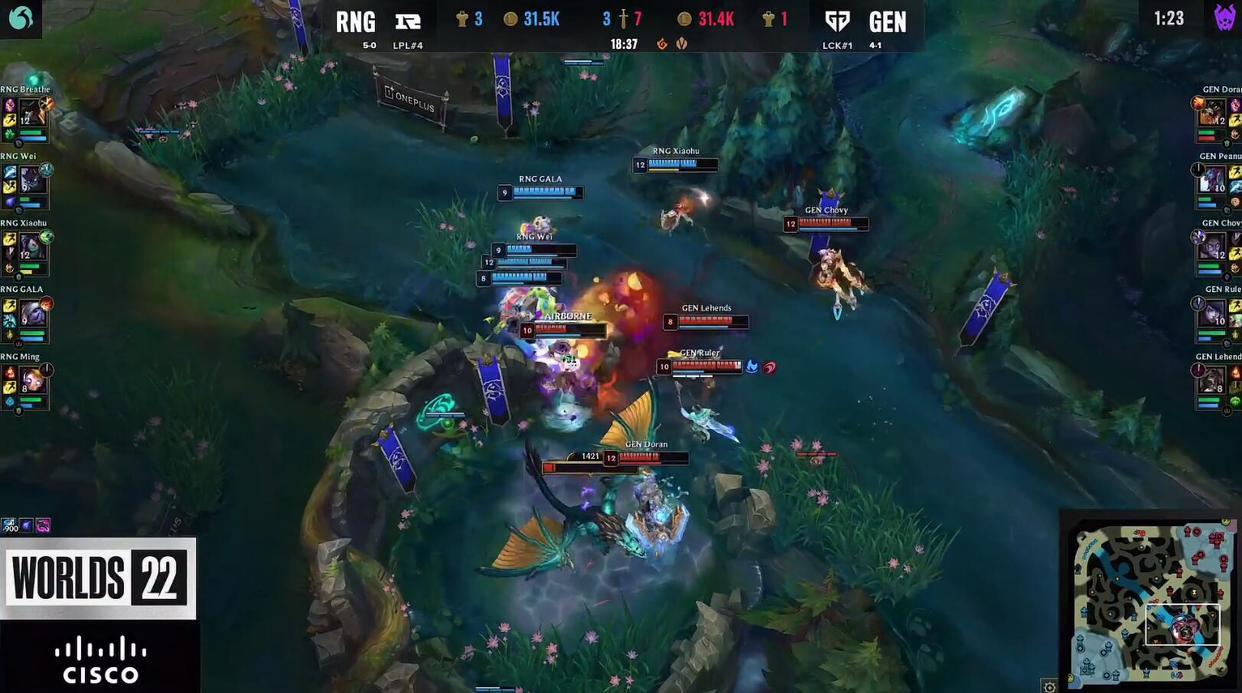Select RNG Breathe's champion portrait

(31, 111)
